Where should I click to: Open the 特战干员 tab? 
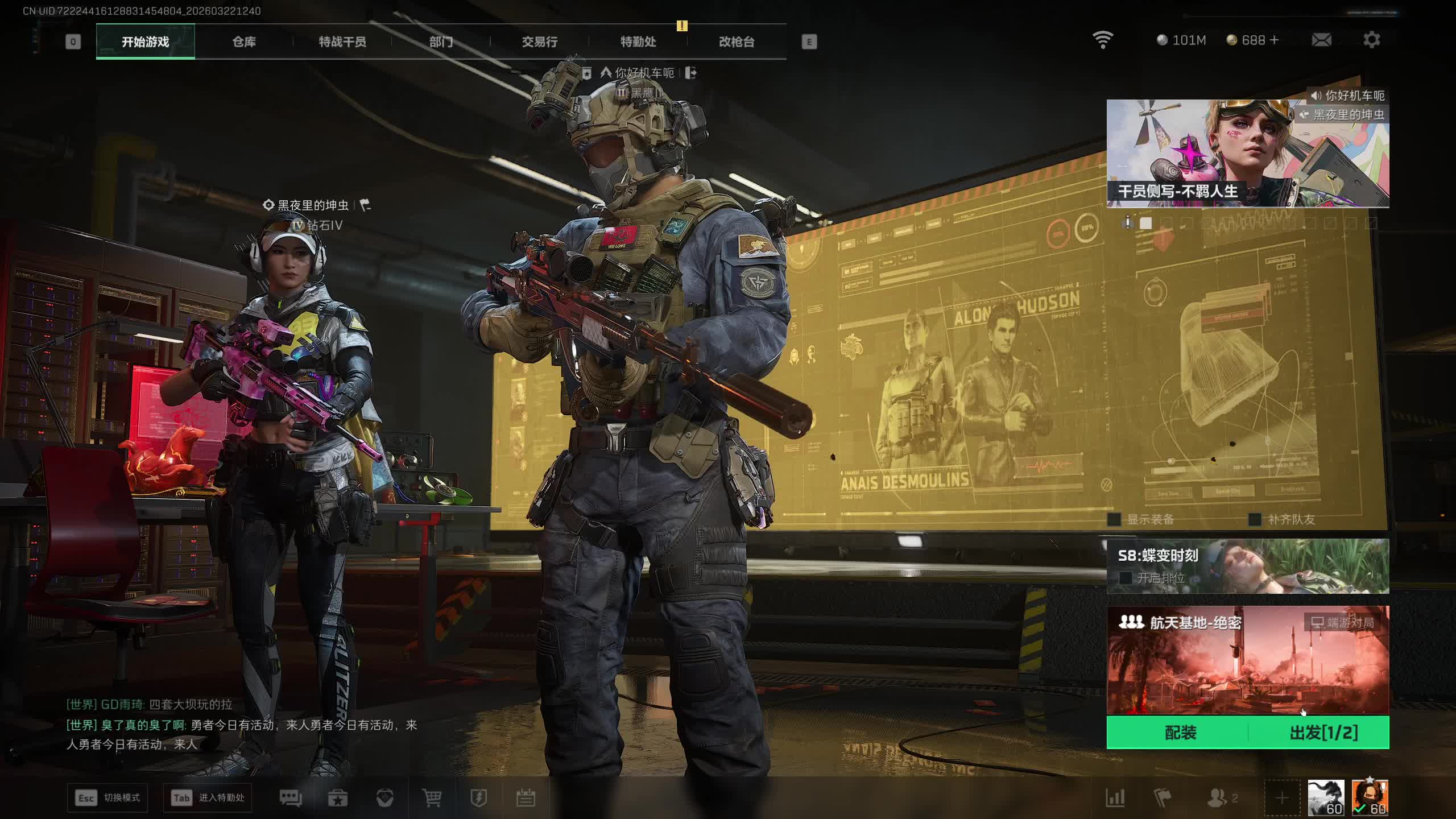[x=342, y=42]
